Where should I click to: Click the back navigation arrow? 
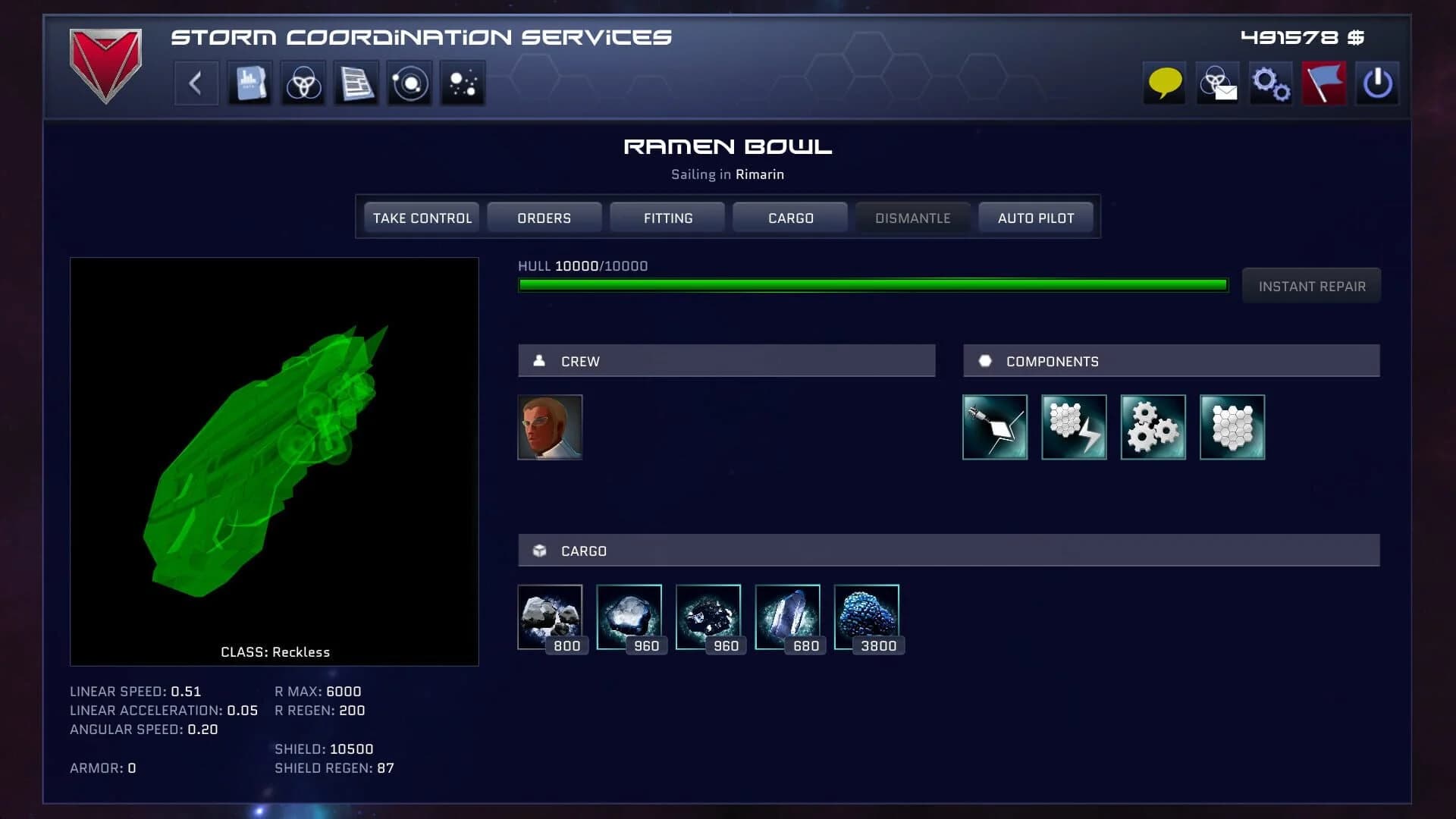(195, 83)
